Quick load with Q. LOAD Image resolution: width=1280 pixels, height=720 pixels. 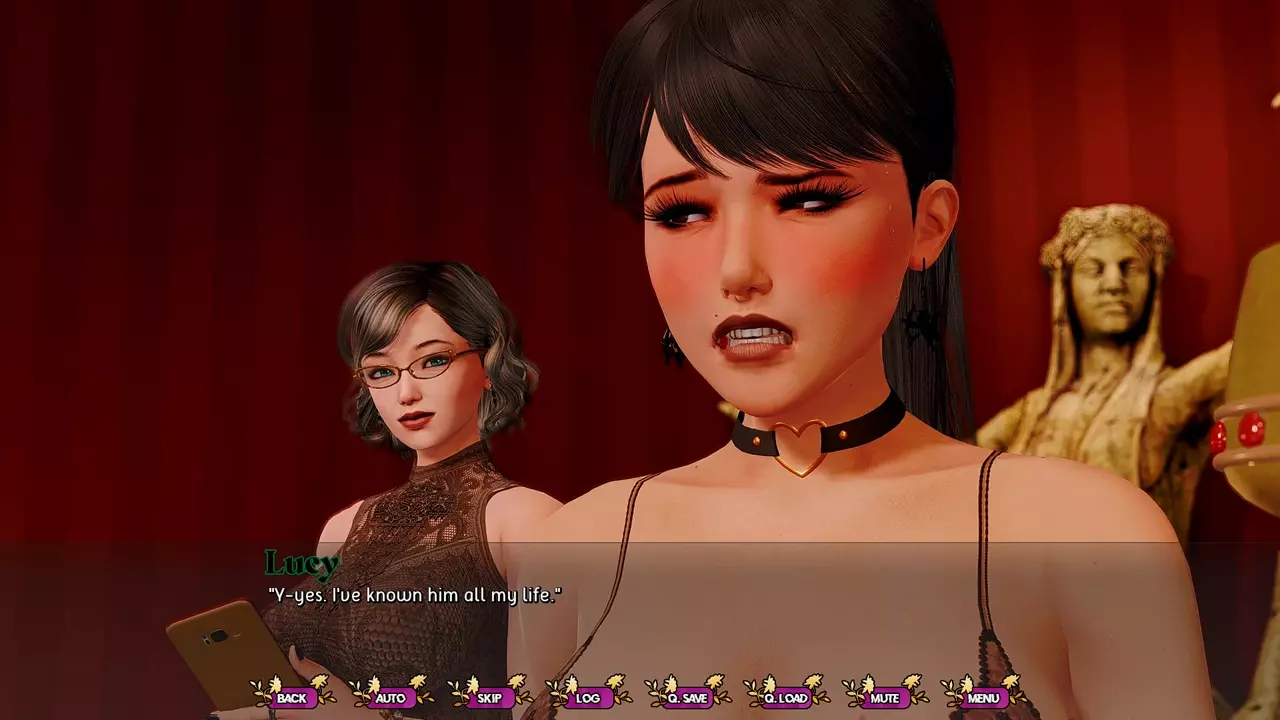pyautogui.click(x=786, y=697)
